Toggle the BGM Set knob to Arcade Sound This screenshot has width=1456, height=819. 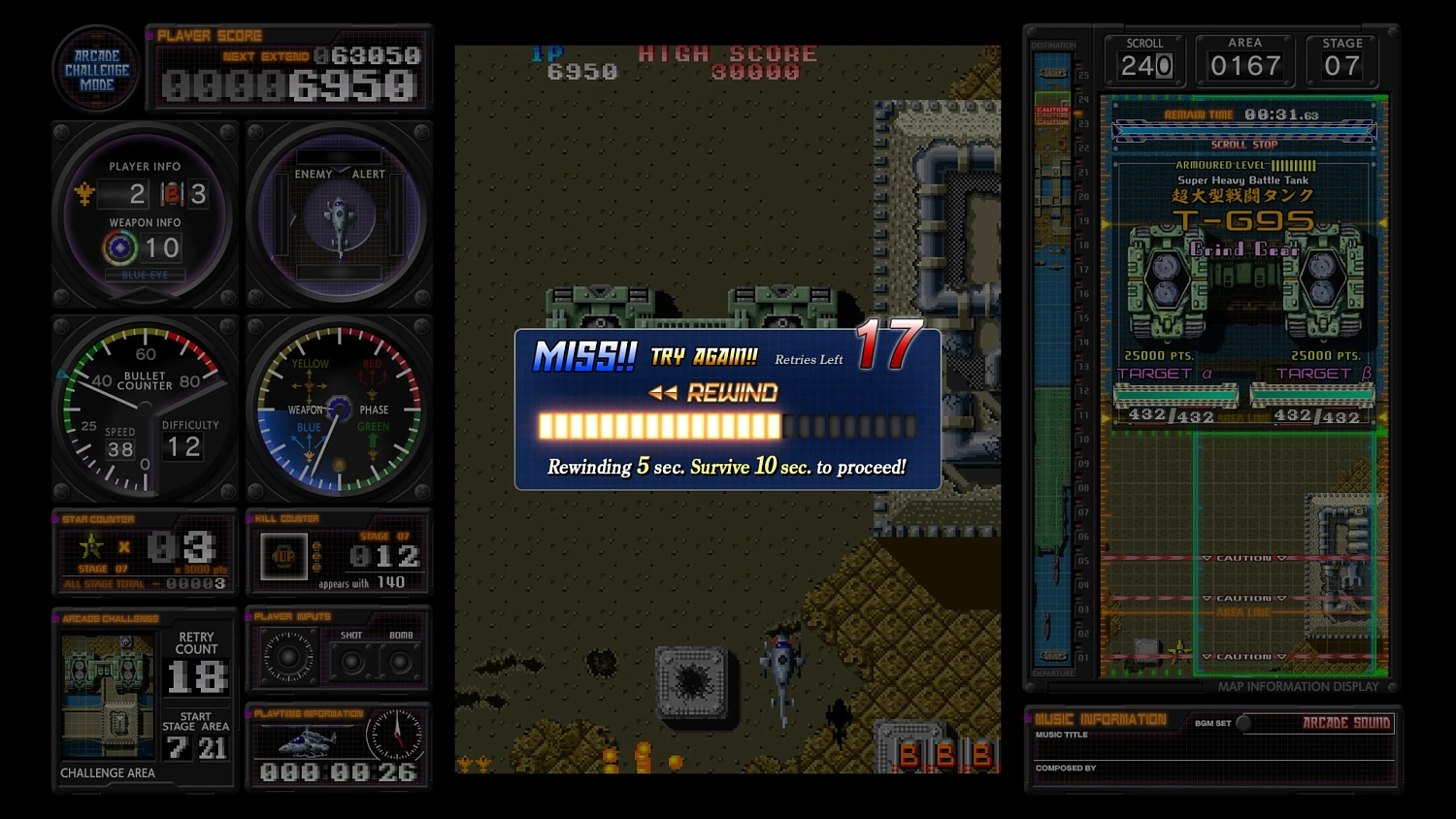coord(1245,723)
